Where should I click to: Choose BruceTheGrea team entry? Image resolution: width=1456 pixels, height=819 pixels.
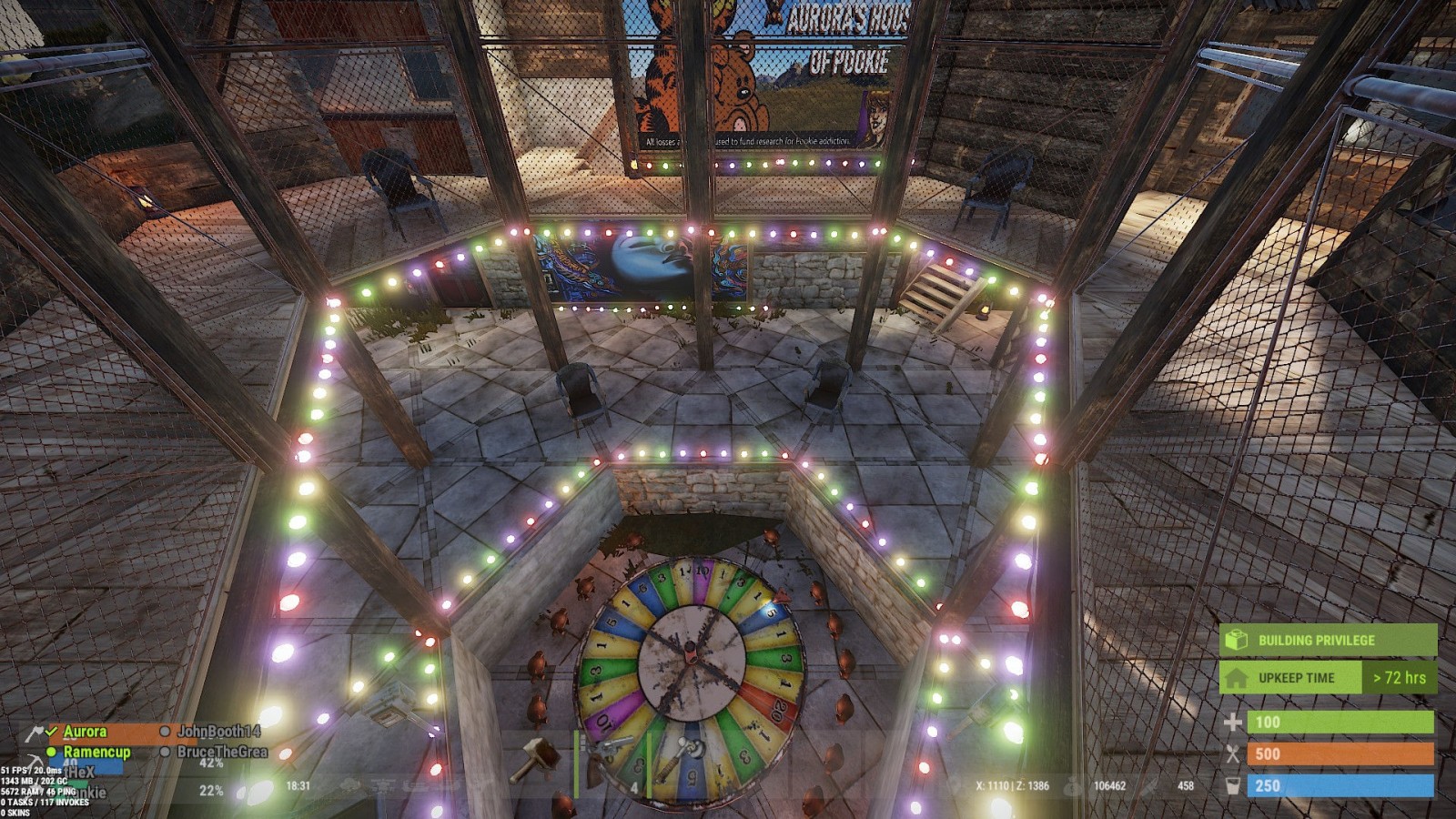222,752
